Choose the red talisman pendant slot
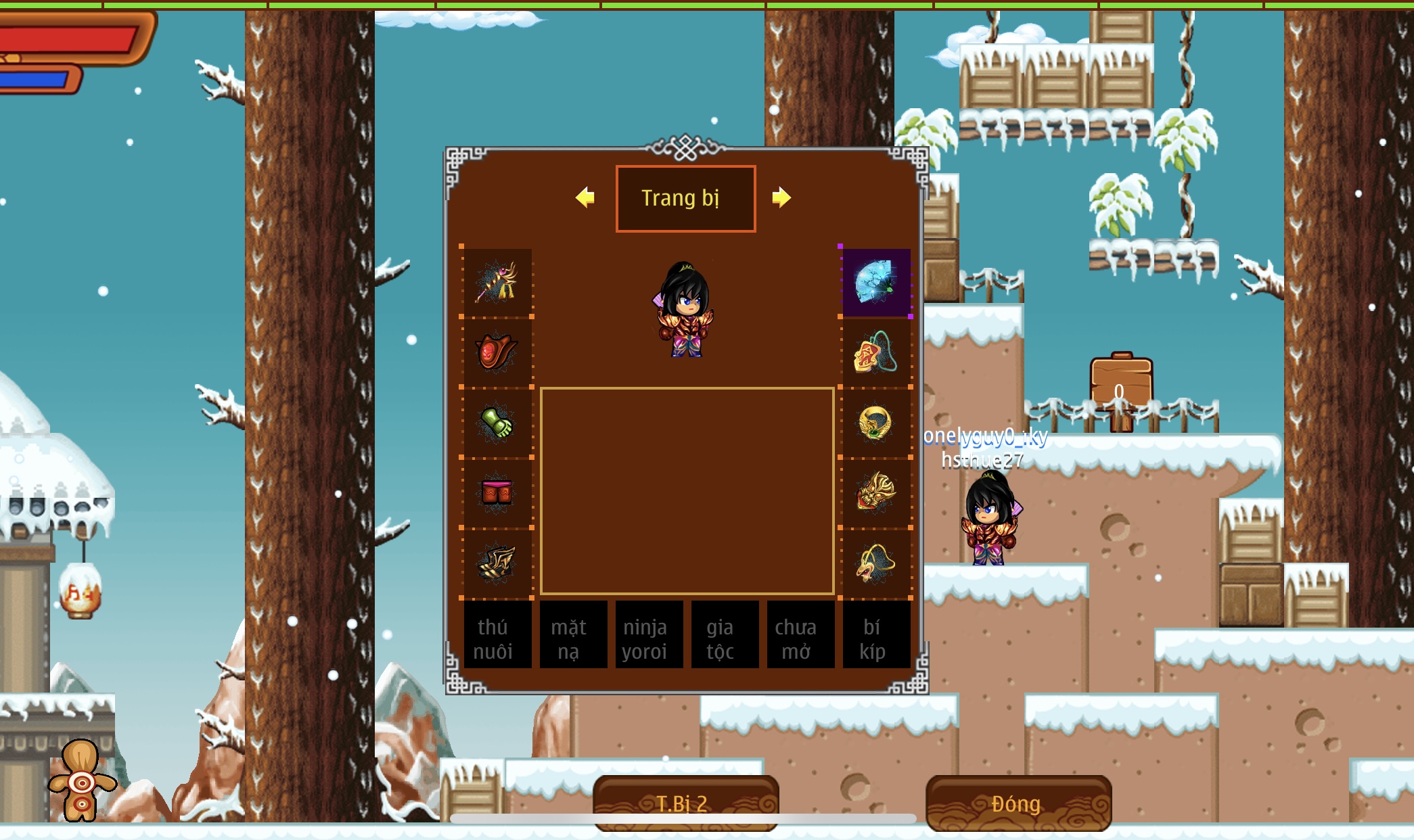The height and width of the screenshot is (840, 1414). tap(876, 352)
